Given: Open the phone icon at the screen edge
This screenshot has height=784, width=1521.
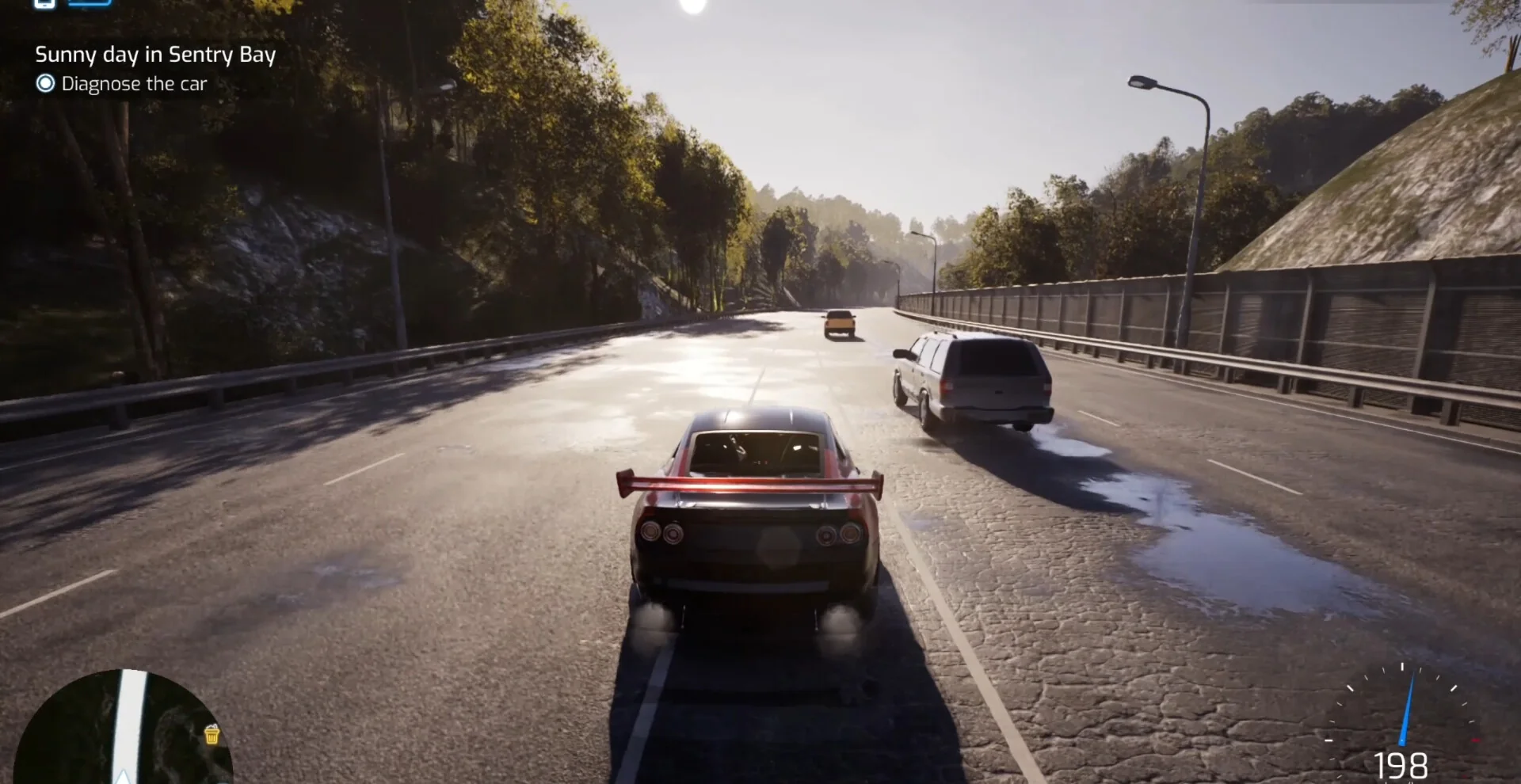Looking at the screenshot, I should [45, 3].
